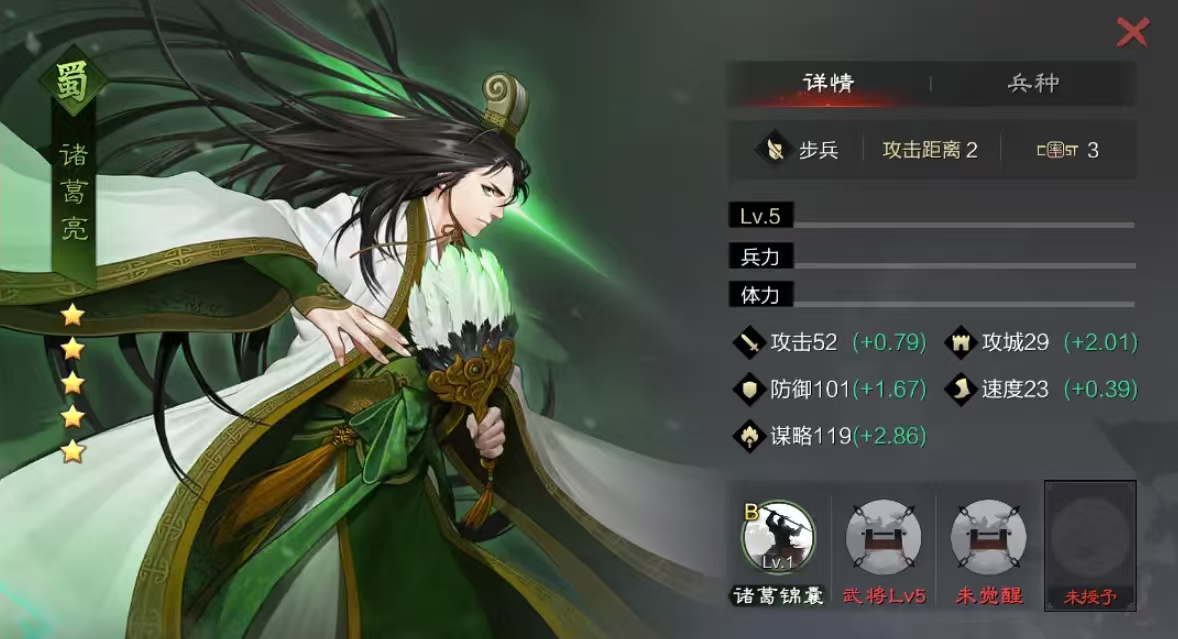
Task: Tap the 步兵 troop type icon
Action: 774,150
